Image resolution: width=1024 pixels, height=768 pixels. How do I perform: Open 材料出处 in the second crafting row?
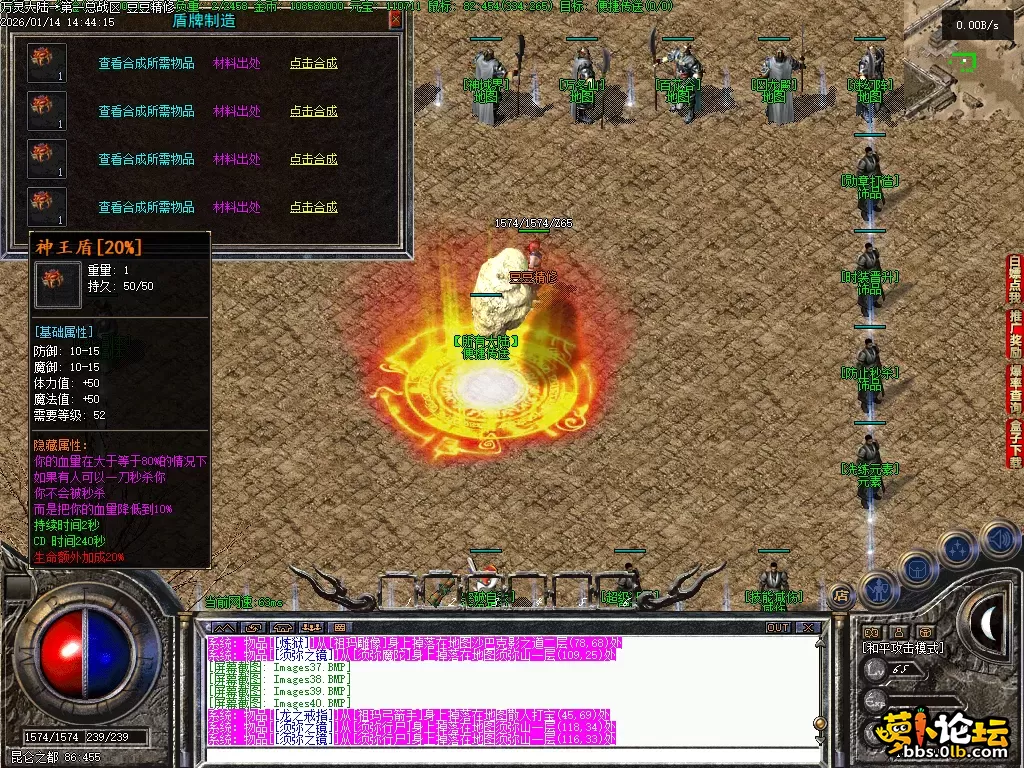pyautogui.click(x=237, y=111)
